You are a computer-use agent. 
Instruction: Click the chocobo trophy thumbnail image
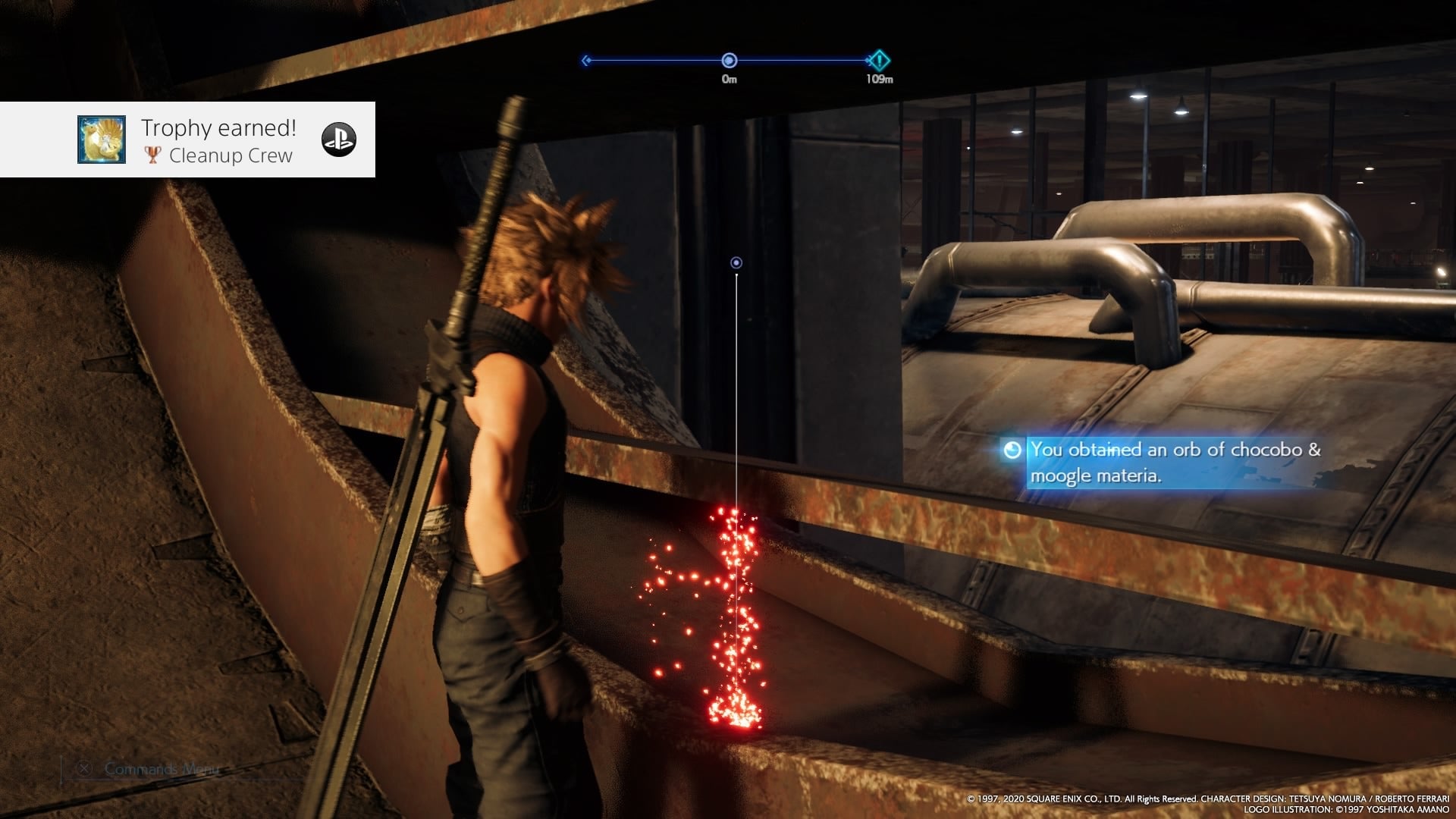click(x=102, y=140)
